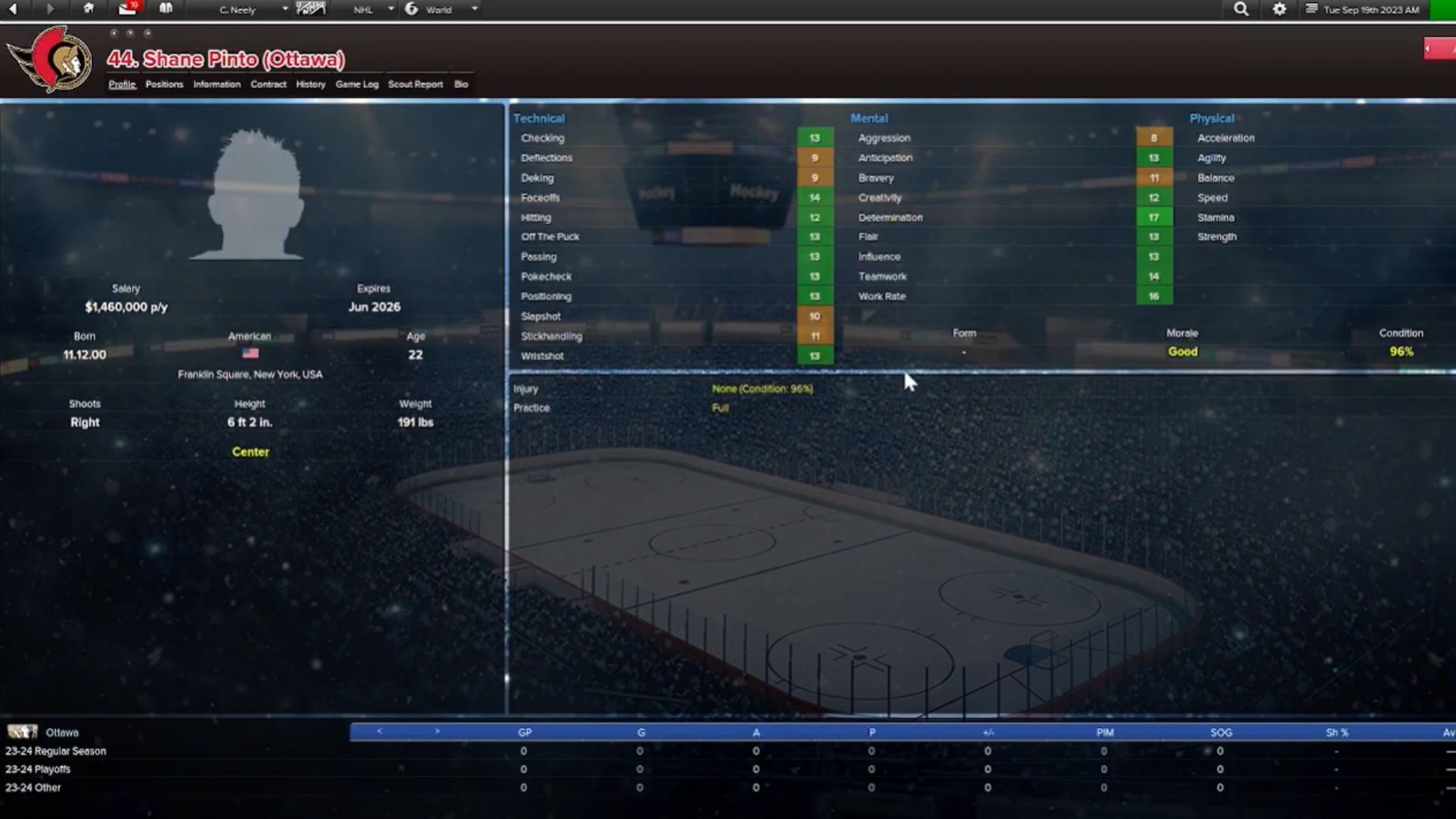
Task: Open Shane Pinto's Contract tab
Action: coord(268,84)
